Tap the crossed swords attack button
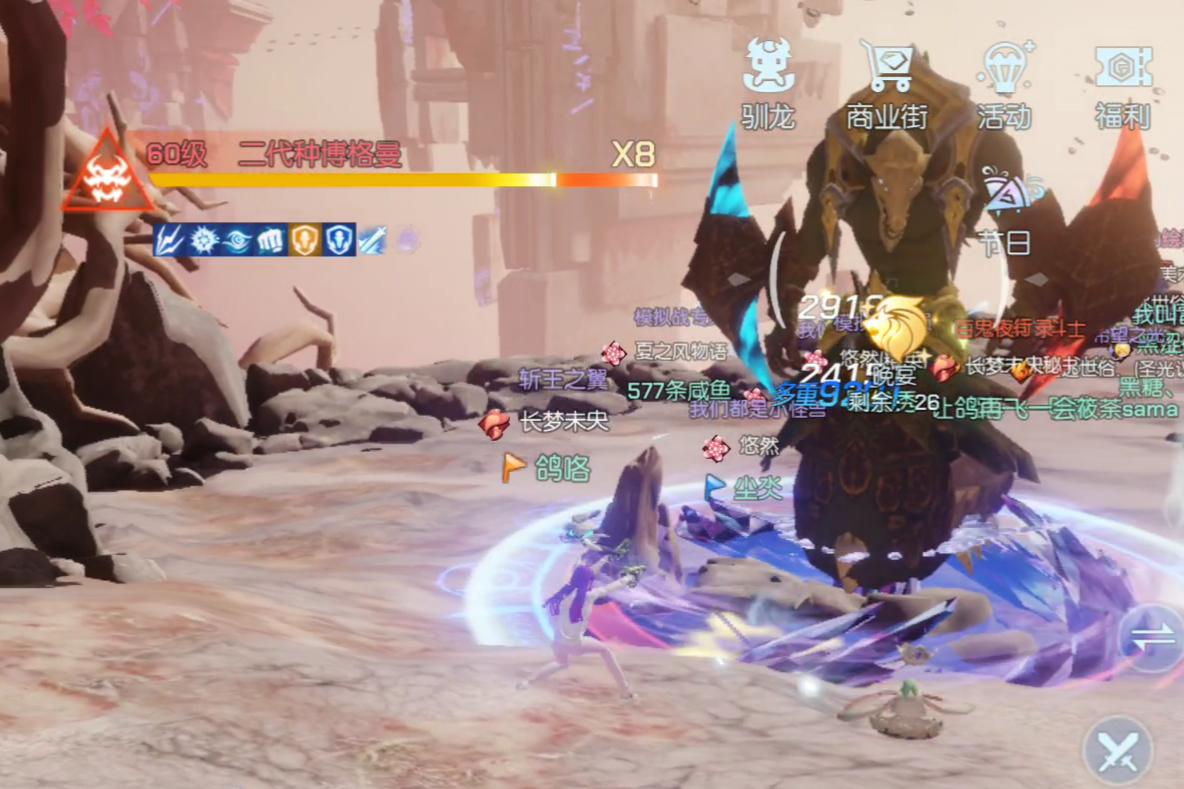Screen dimensions: 1184x789 coord(1118,751)
